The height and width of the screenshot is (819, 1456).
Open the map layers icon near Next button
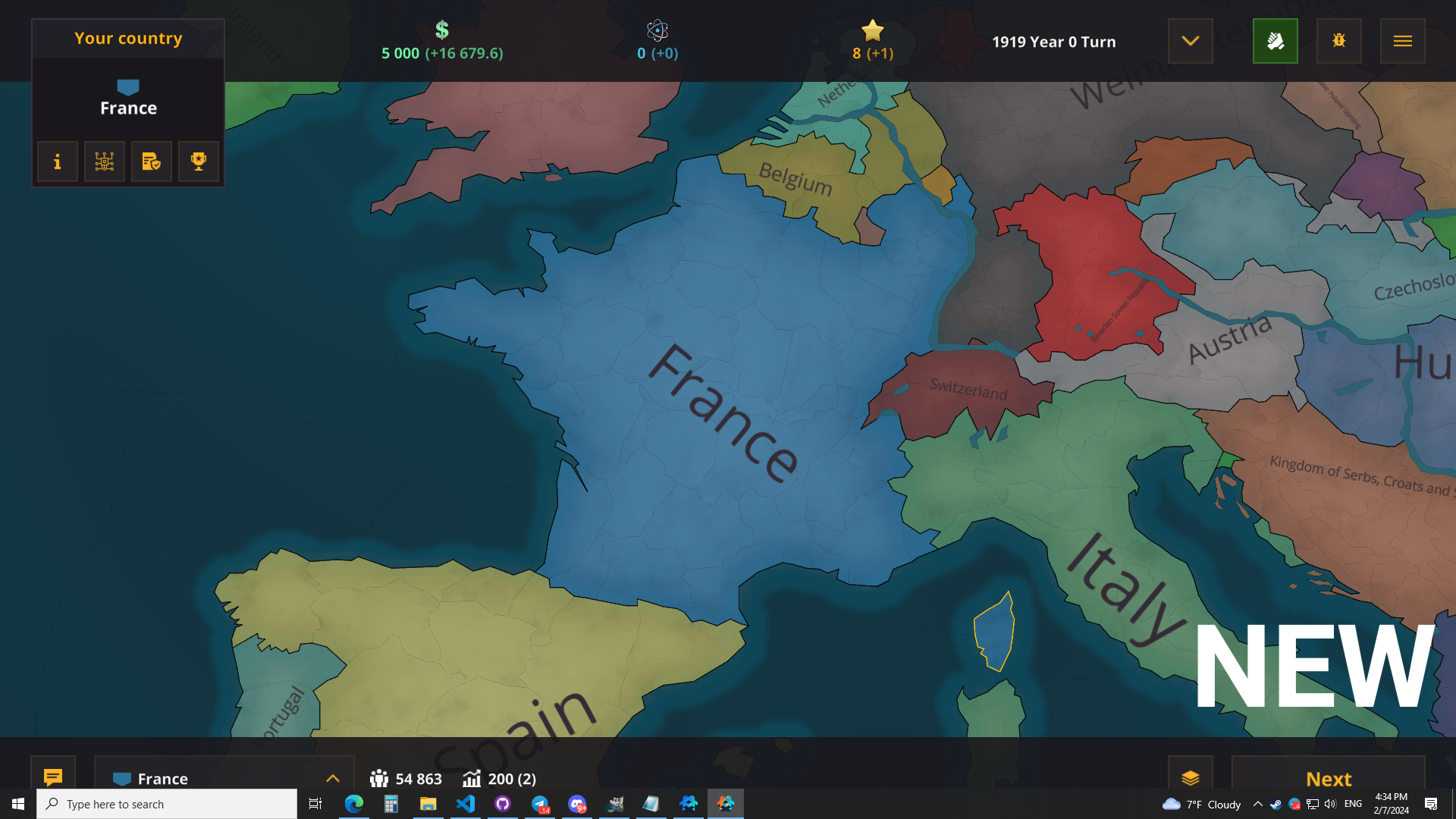click(x=1191, y=778)
